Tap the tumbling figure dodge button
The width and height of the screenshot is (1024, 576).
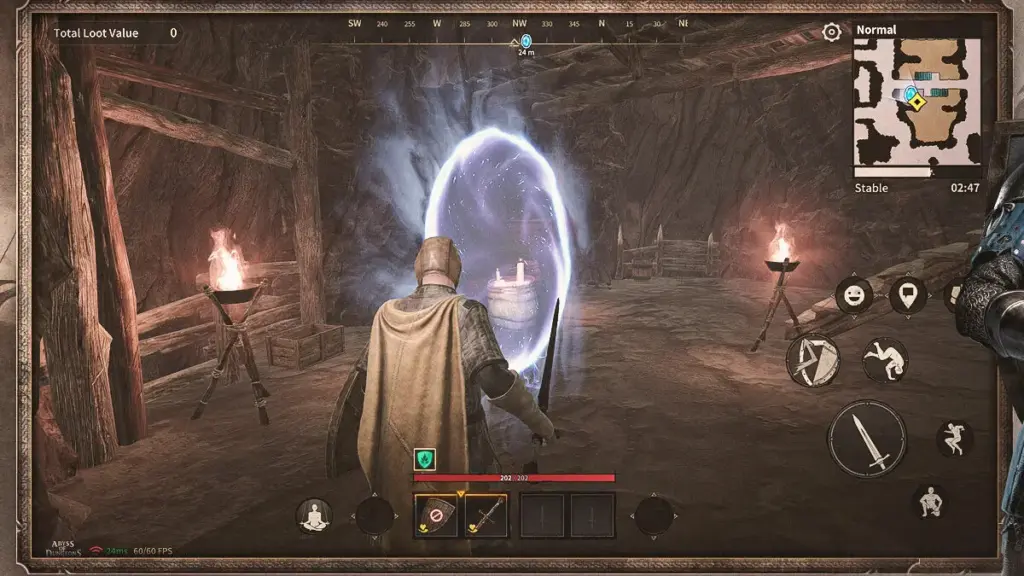click(x=884, y=360)
